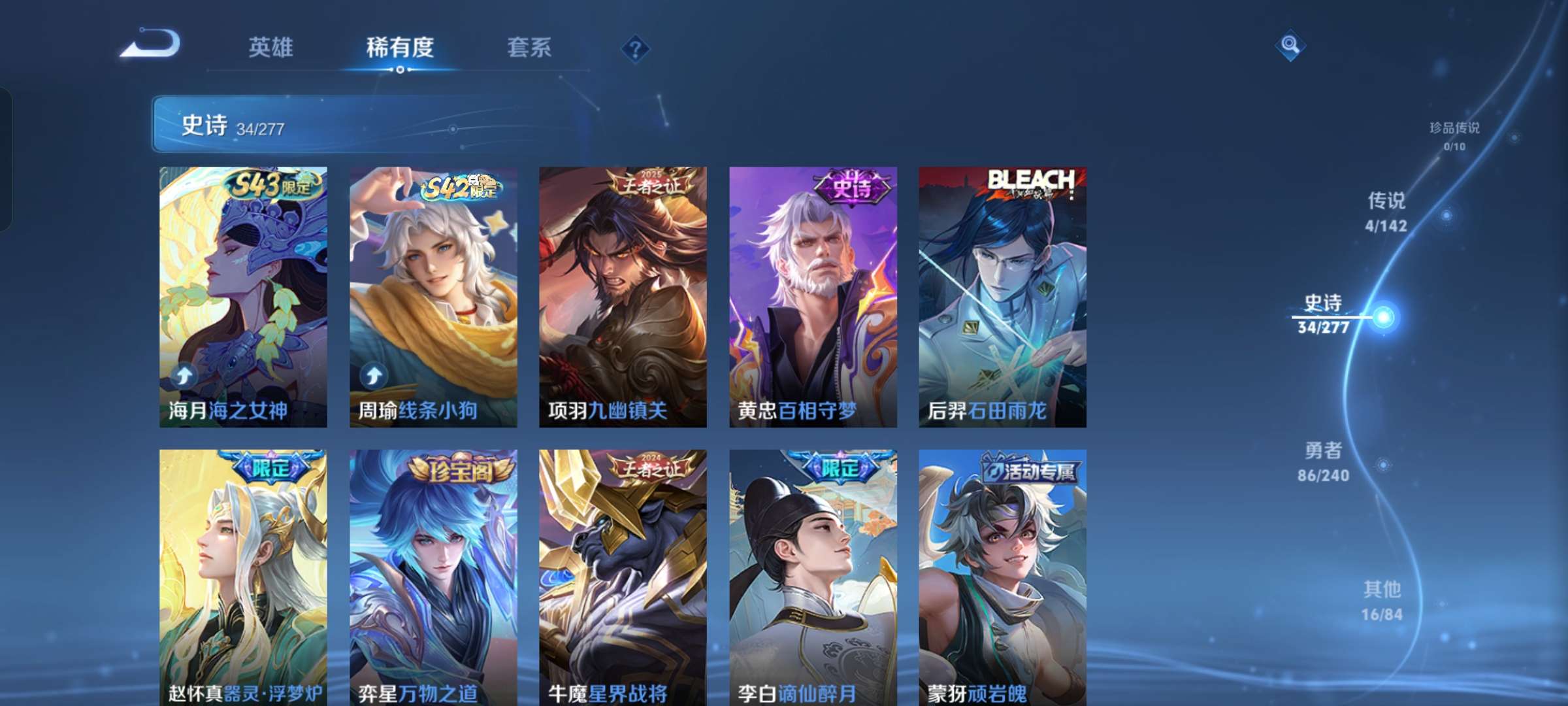The width and height of the screenshot is (1568, 706).
Task: Select the 海月 海之女神 skin card
Action: pyautogui.click(x=243, y=297)
